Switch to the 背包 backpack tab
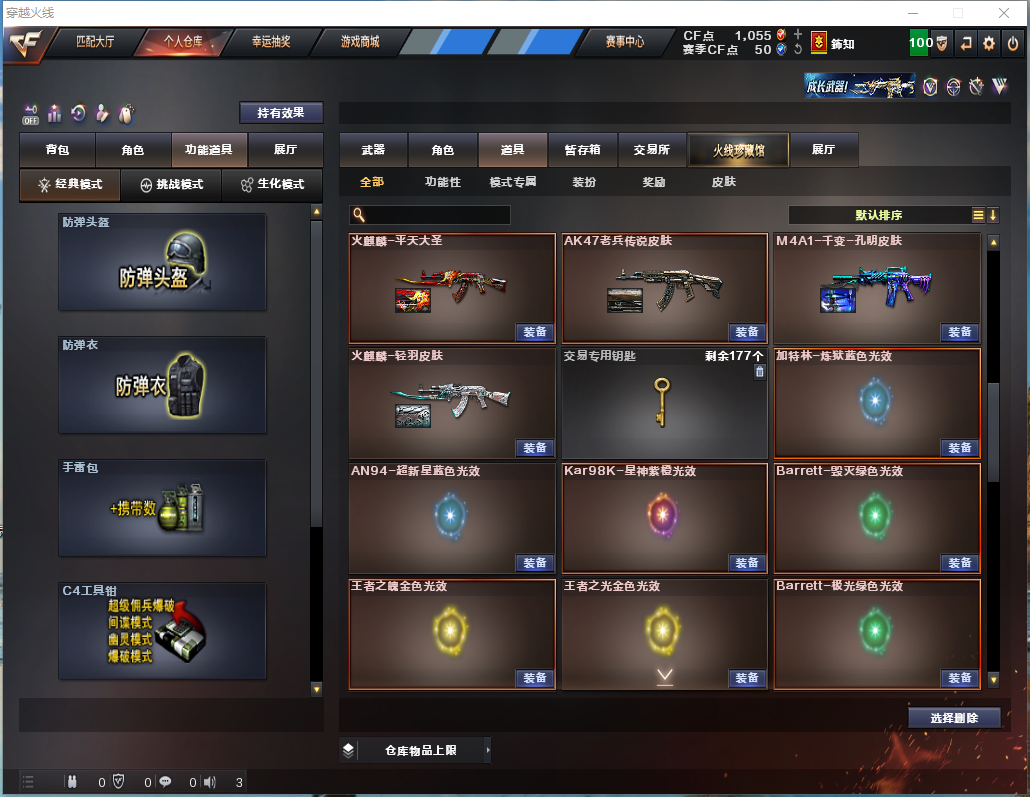This screenshot has width=1030, height=797. point(57,150)
